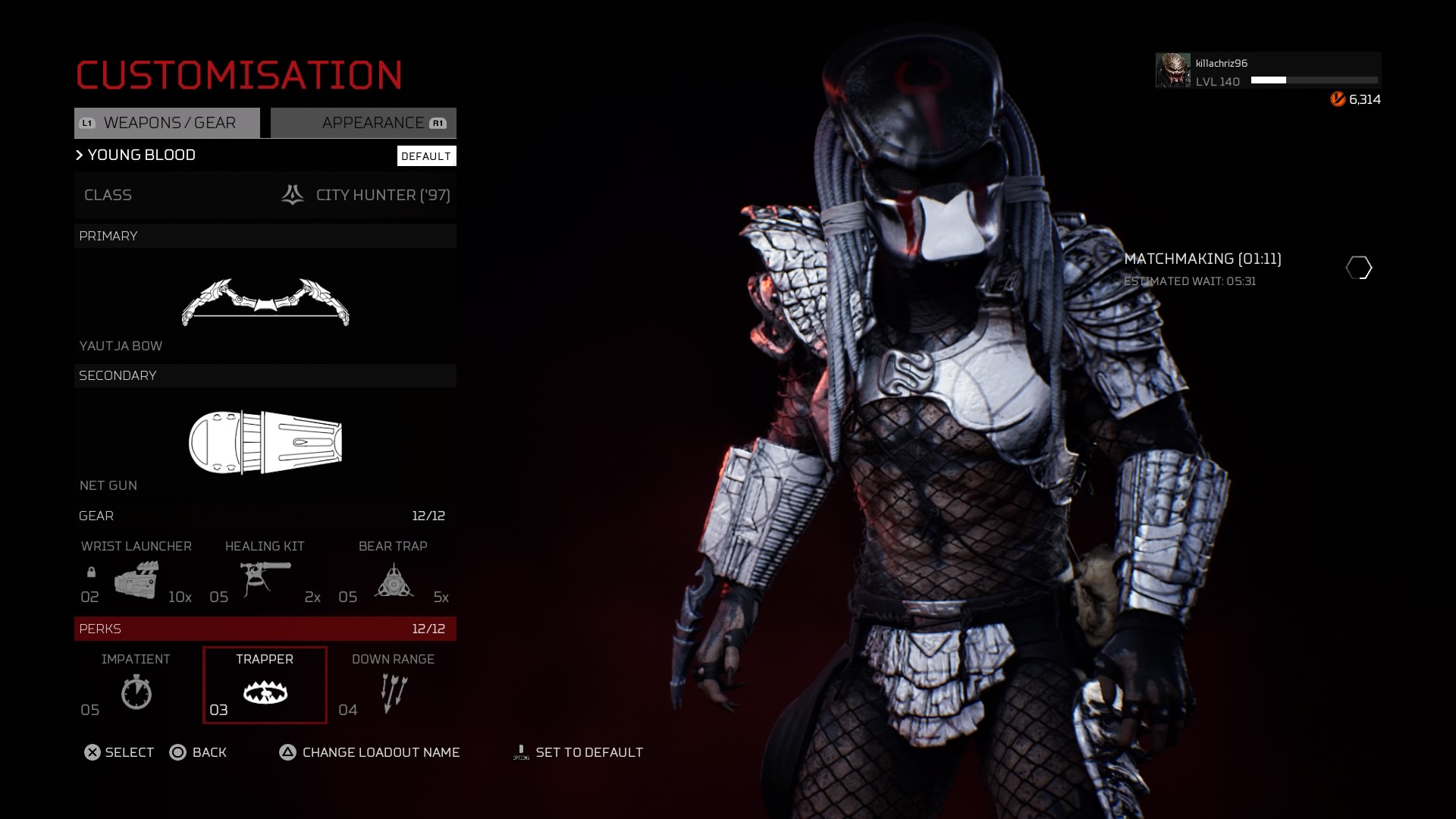
Task: Choose the Down Range perk slot
Action: 393,686
